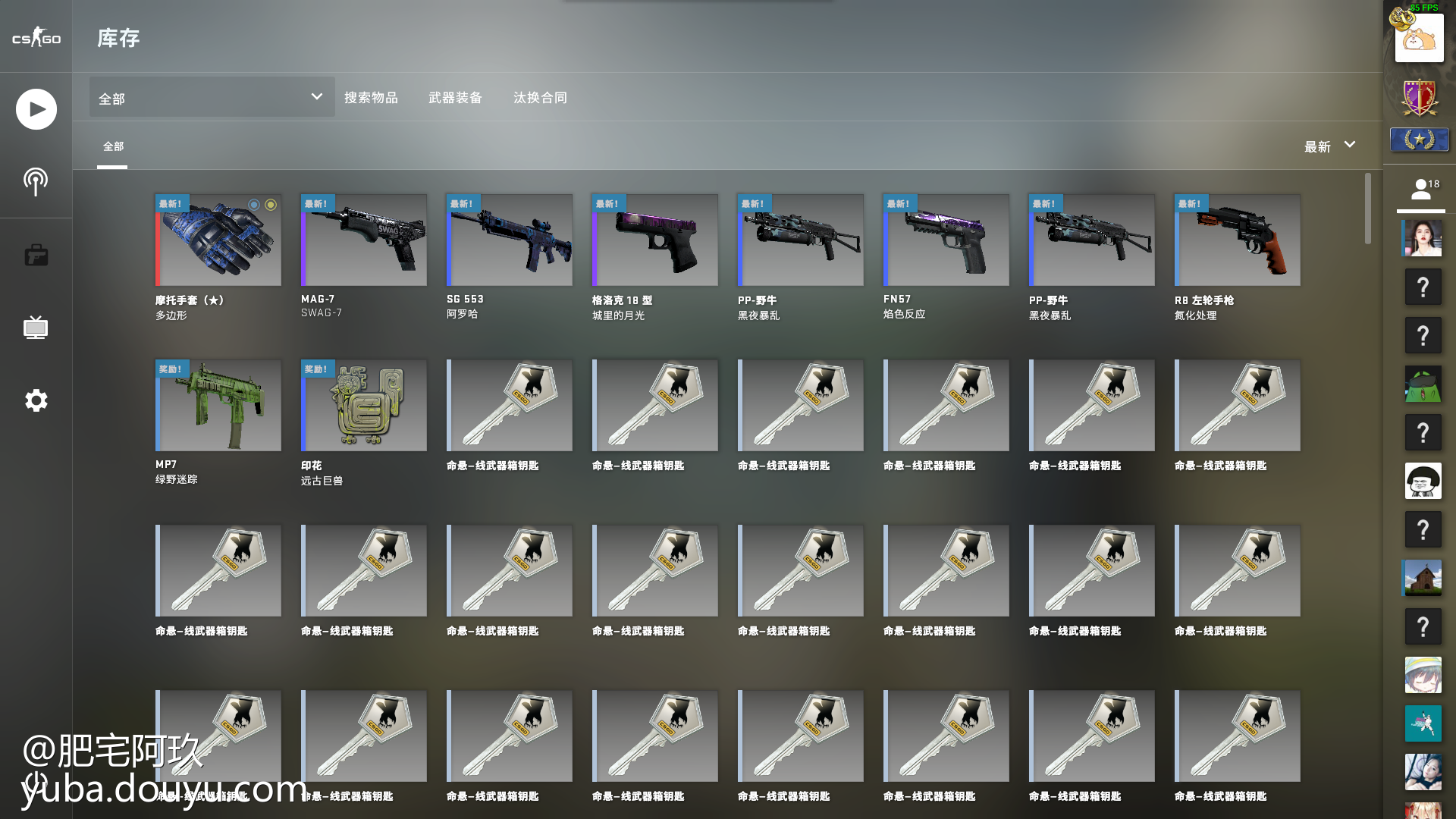Open the 最新 sort order dropdown
Image resolution: width=1456 pixels, height=819 pixels.
[1329, 146]
